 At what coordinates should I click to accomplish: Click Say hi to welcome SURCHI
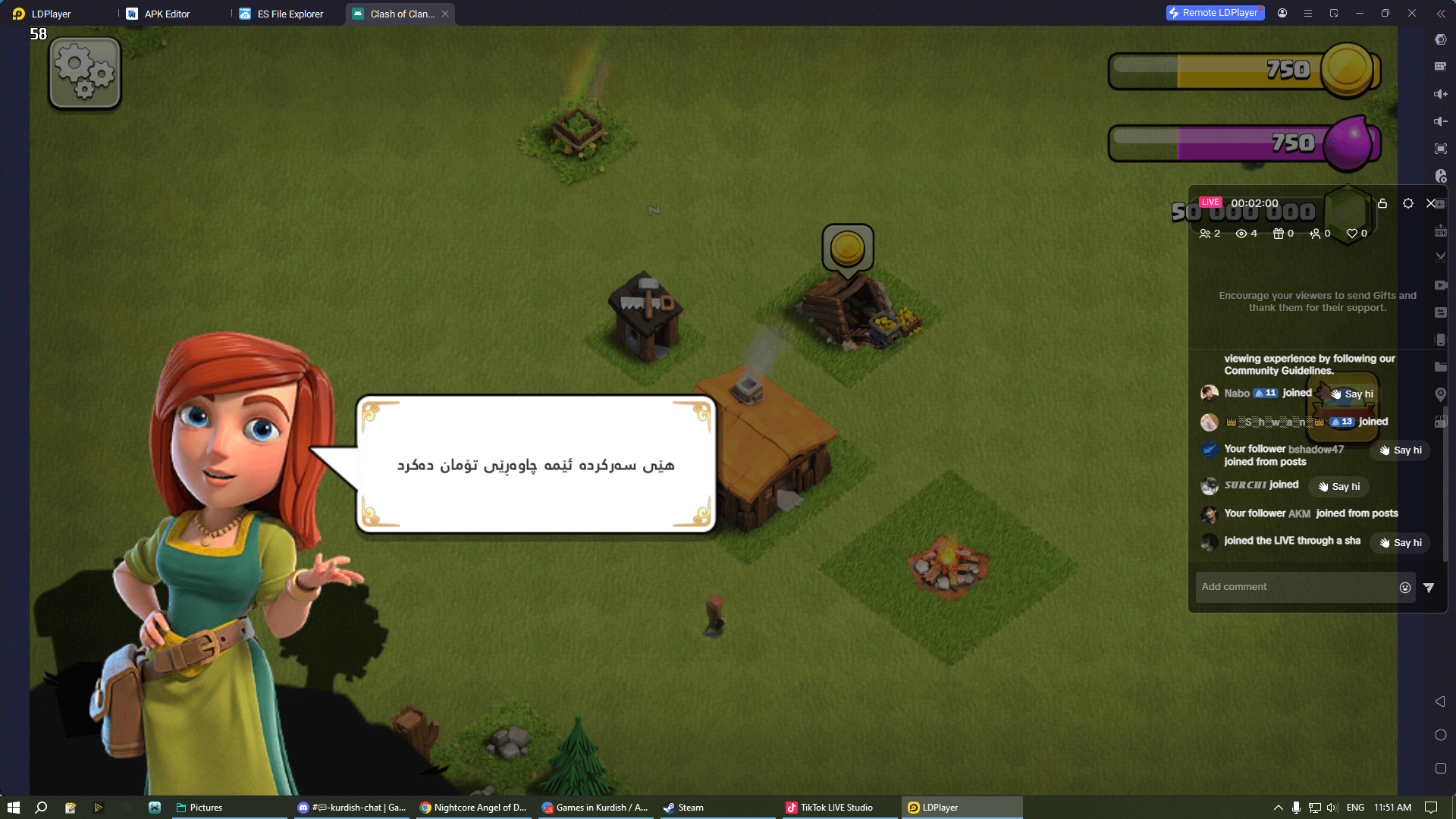(x=1338, y=486)
